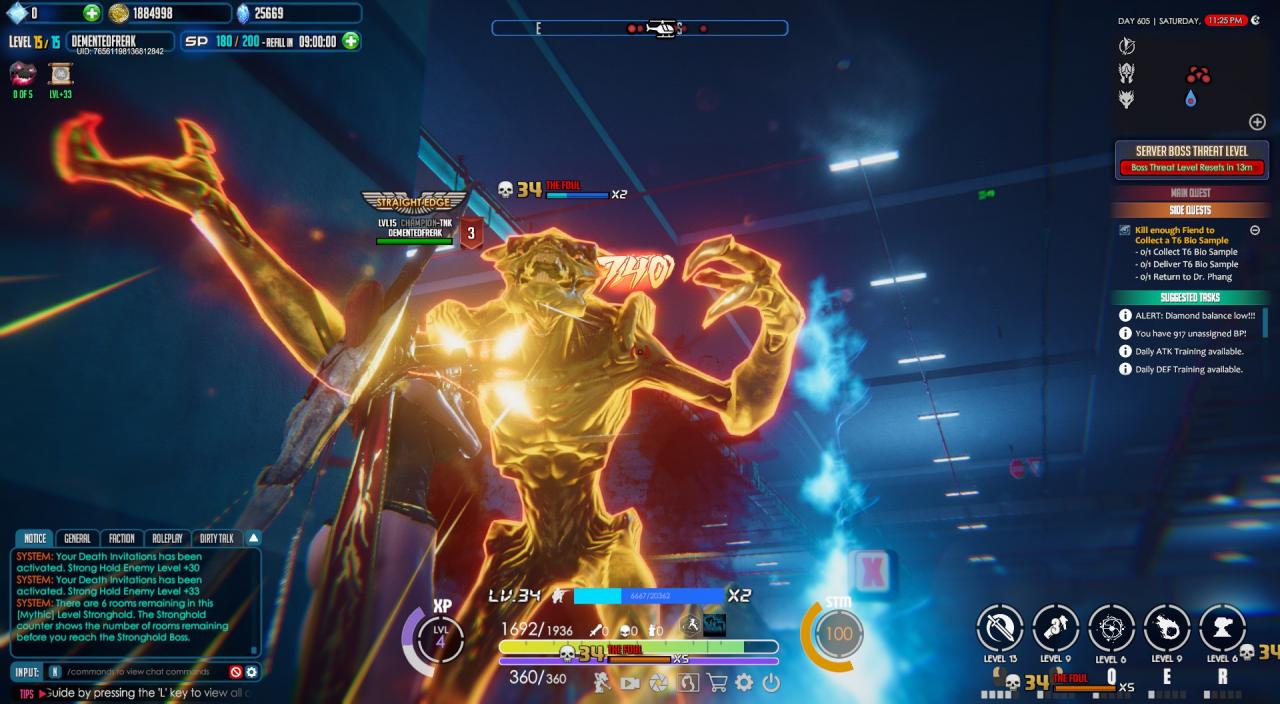This screenshot has height=704, width=1280.
Task: Select the Roleplay chat tab
Action: coord(167,538)
